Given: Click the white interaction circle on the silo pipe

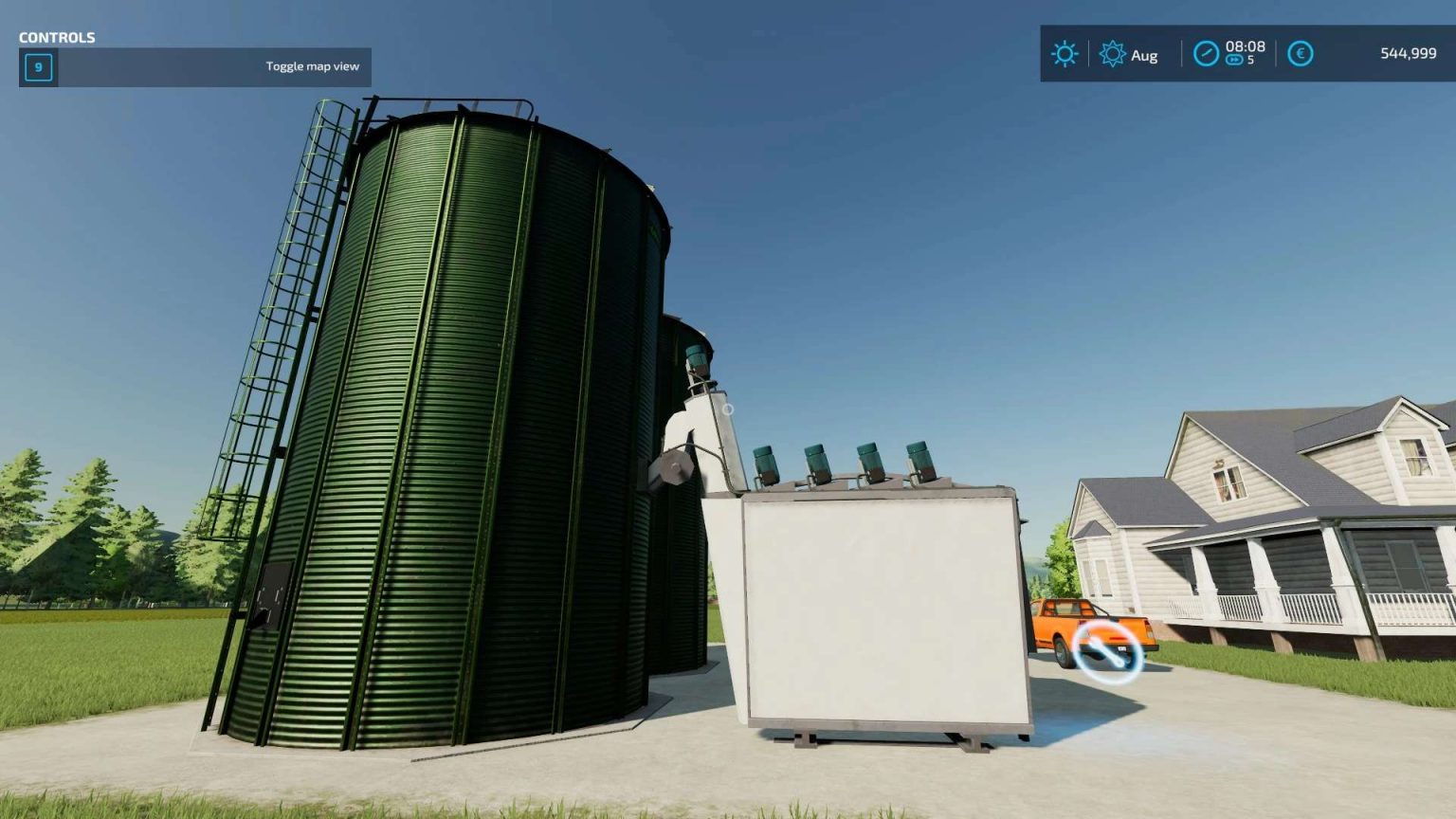Looking at the screenshot, I should 728,411.
